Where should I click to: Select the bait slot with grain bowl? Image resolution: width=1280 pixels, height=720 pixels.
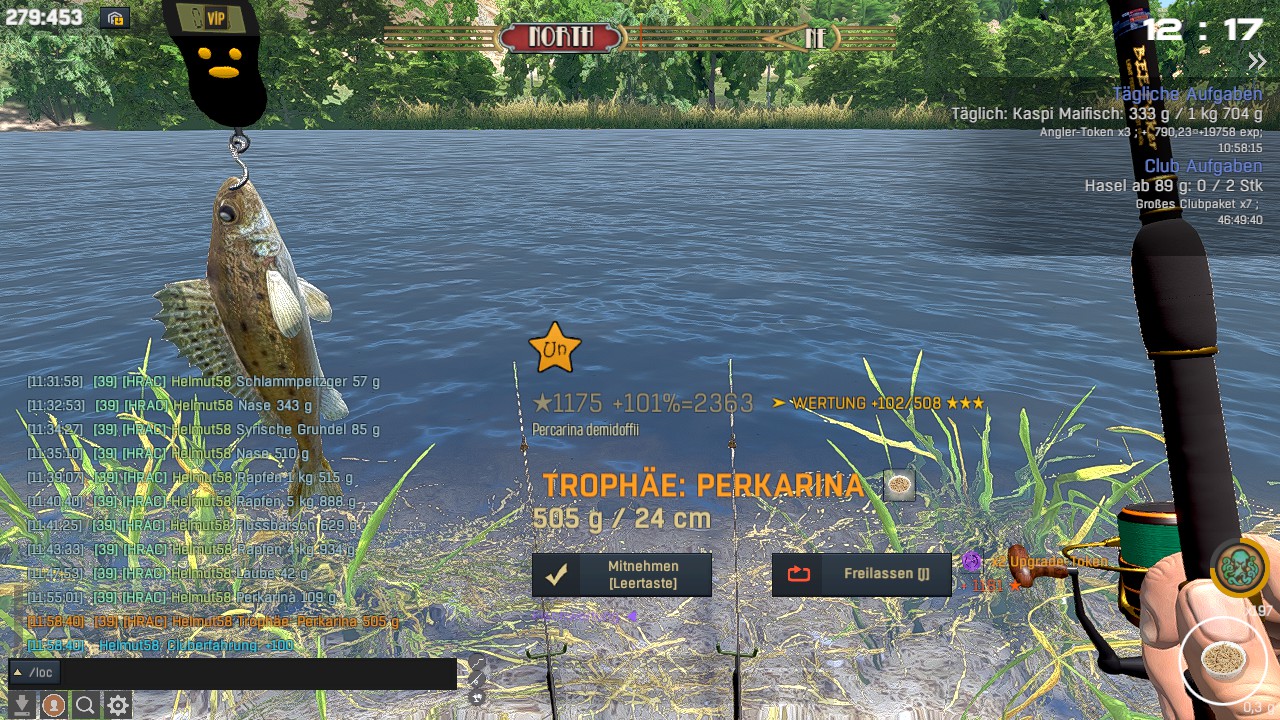pos(1221,659)
